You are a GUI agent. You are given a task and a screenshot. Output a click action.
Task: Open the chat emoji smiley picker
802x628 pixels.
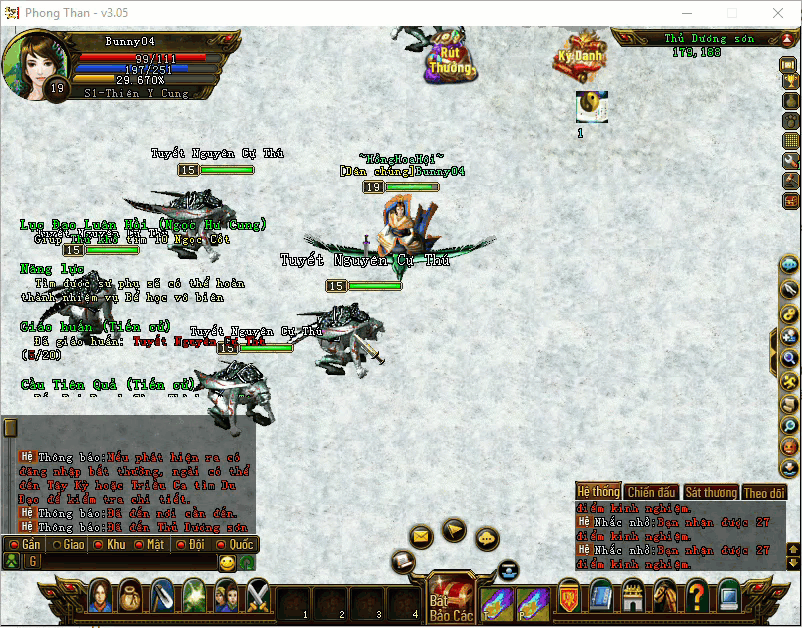click(227, 563)
